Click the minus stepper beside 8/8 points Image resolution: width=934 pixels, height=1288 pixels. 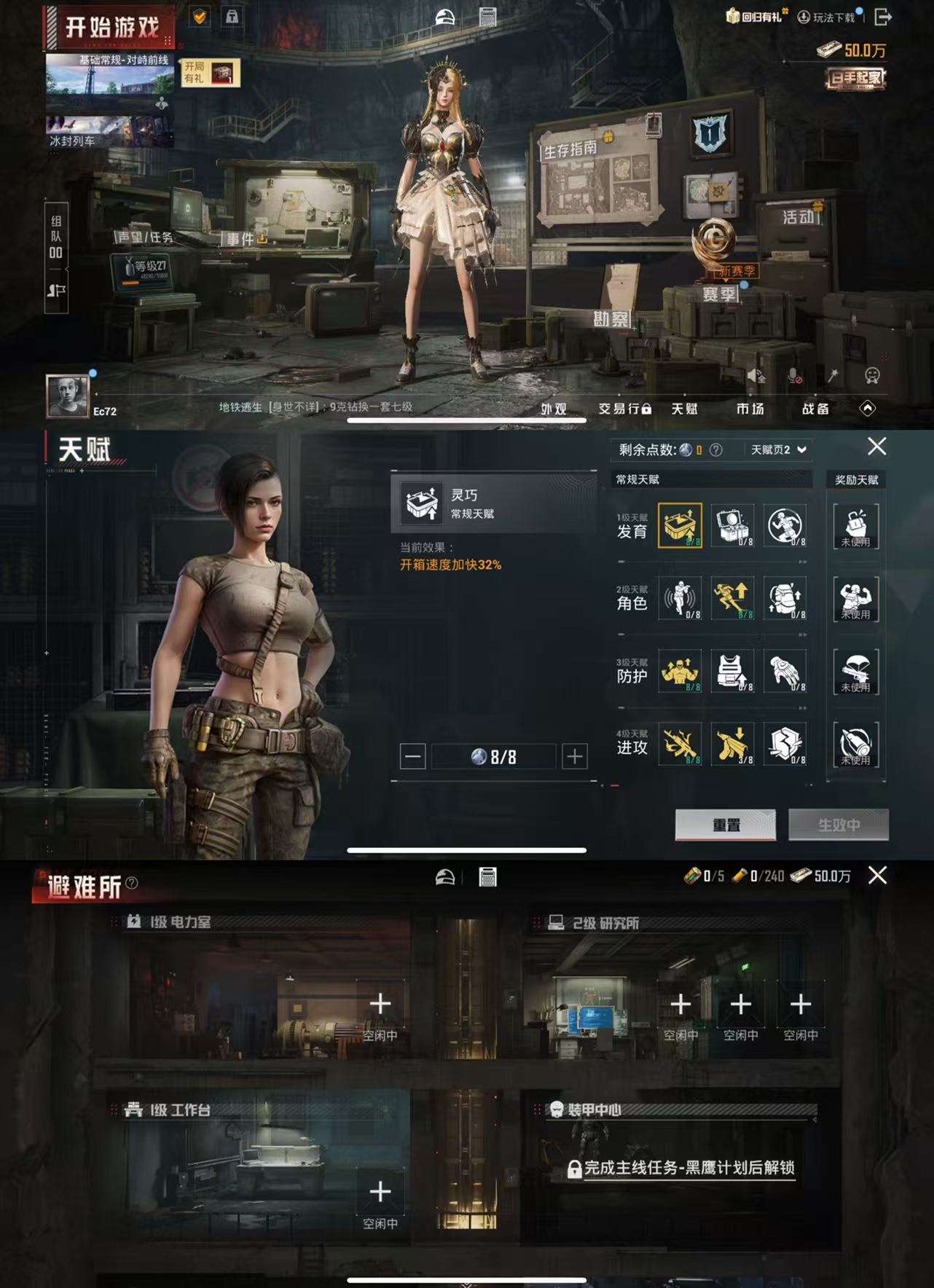pos(413,756)
